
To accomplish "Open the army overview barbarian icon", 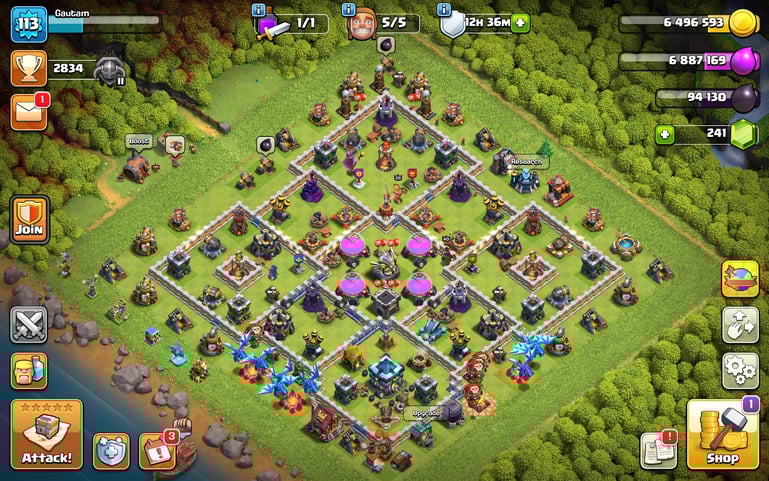I will (29, 370).
